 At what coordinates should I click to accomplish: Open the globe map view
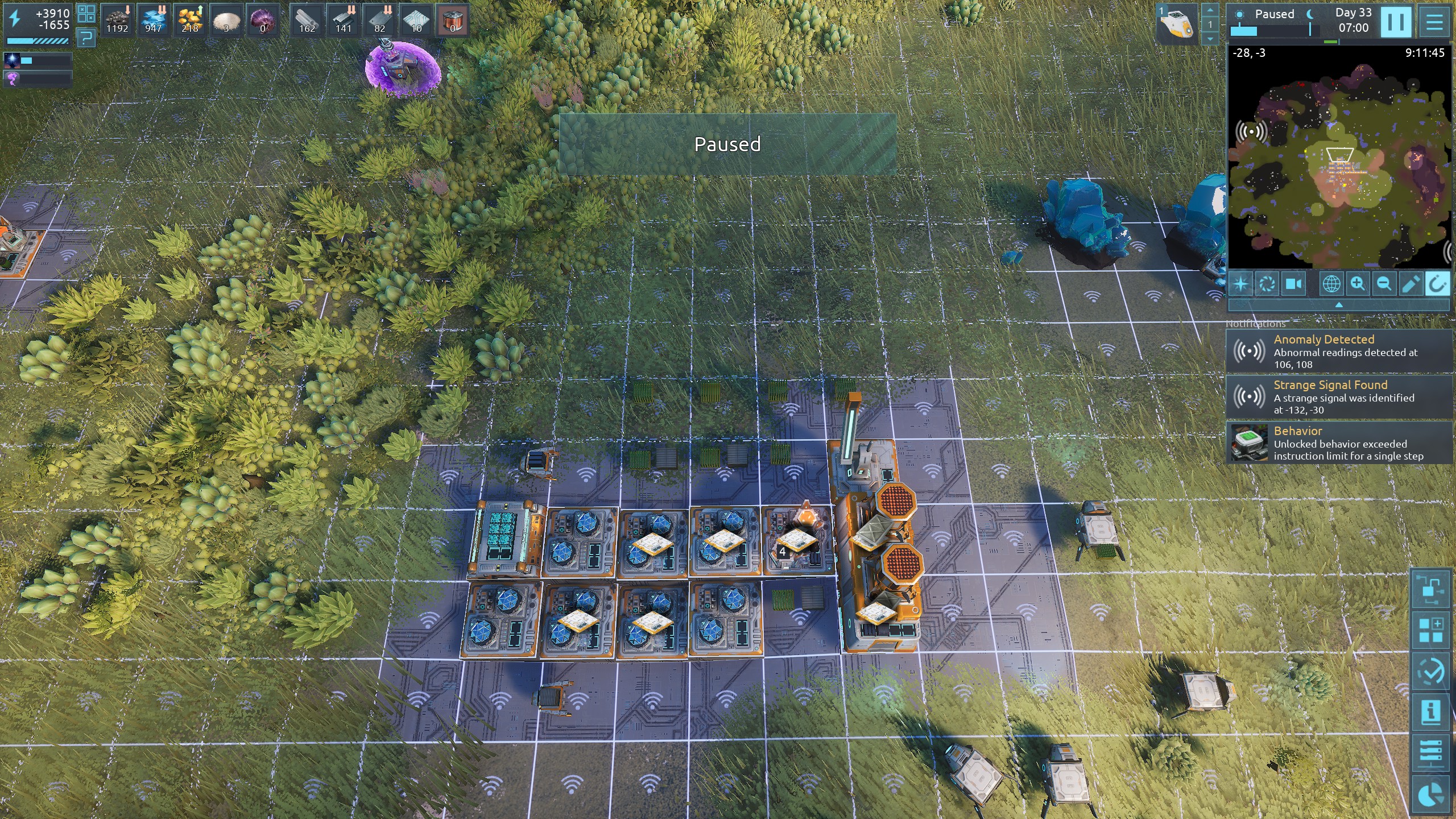(1331, 284)
